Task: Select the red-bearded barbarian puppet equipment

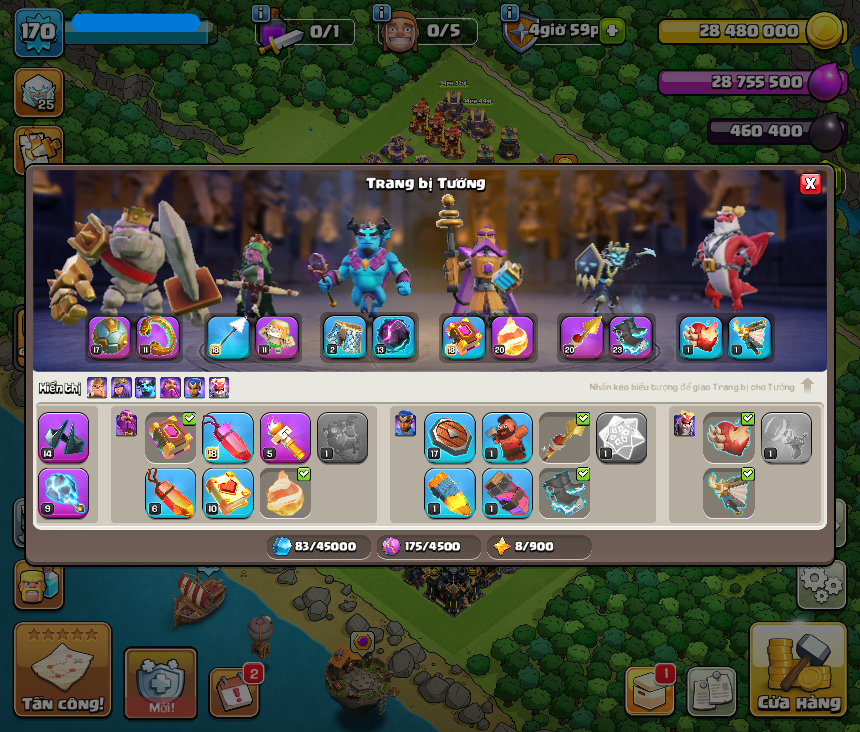Action: (507, 437)
